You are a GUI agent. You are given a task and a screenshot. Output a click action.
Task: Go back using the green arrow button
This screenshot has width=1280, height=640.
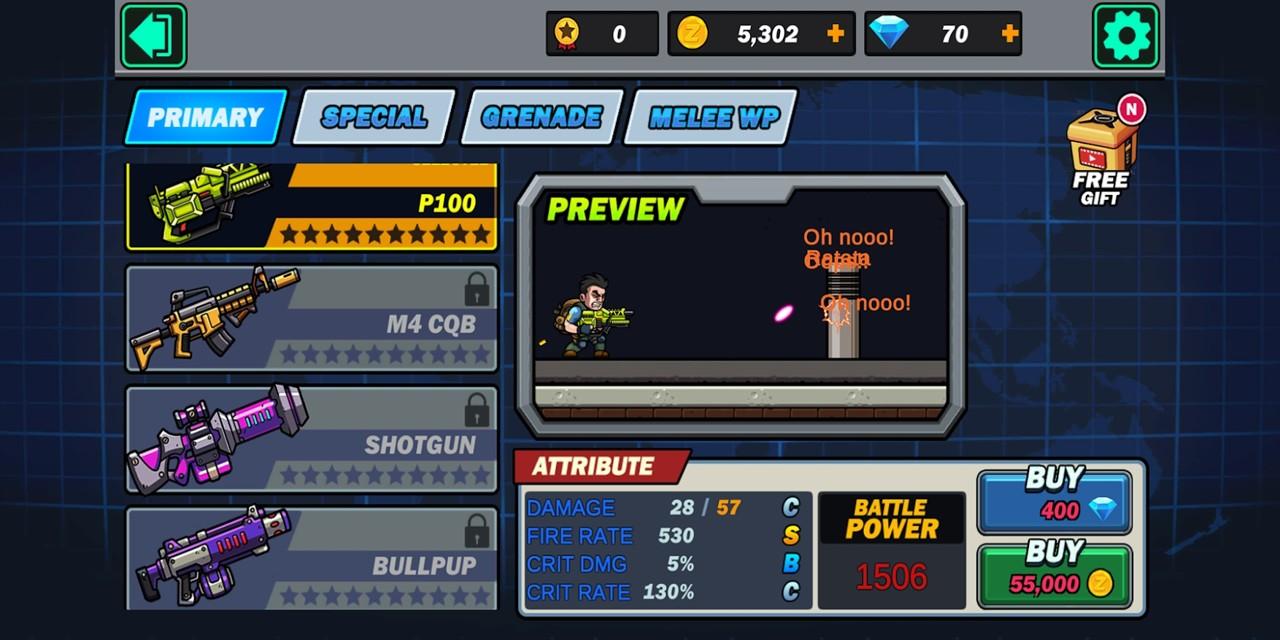pos(153,36)
